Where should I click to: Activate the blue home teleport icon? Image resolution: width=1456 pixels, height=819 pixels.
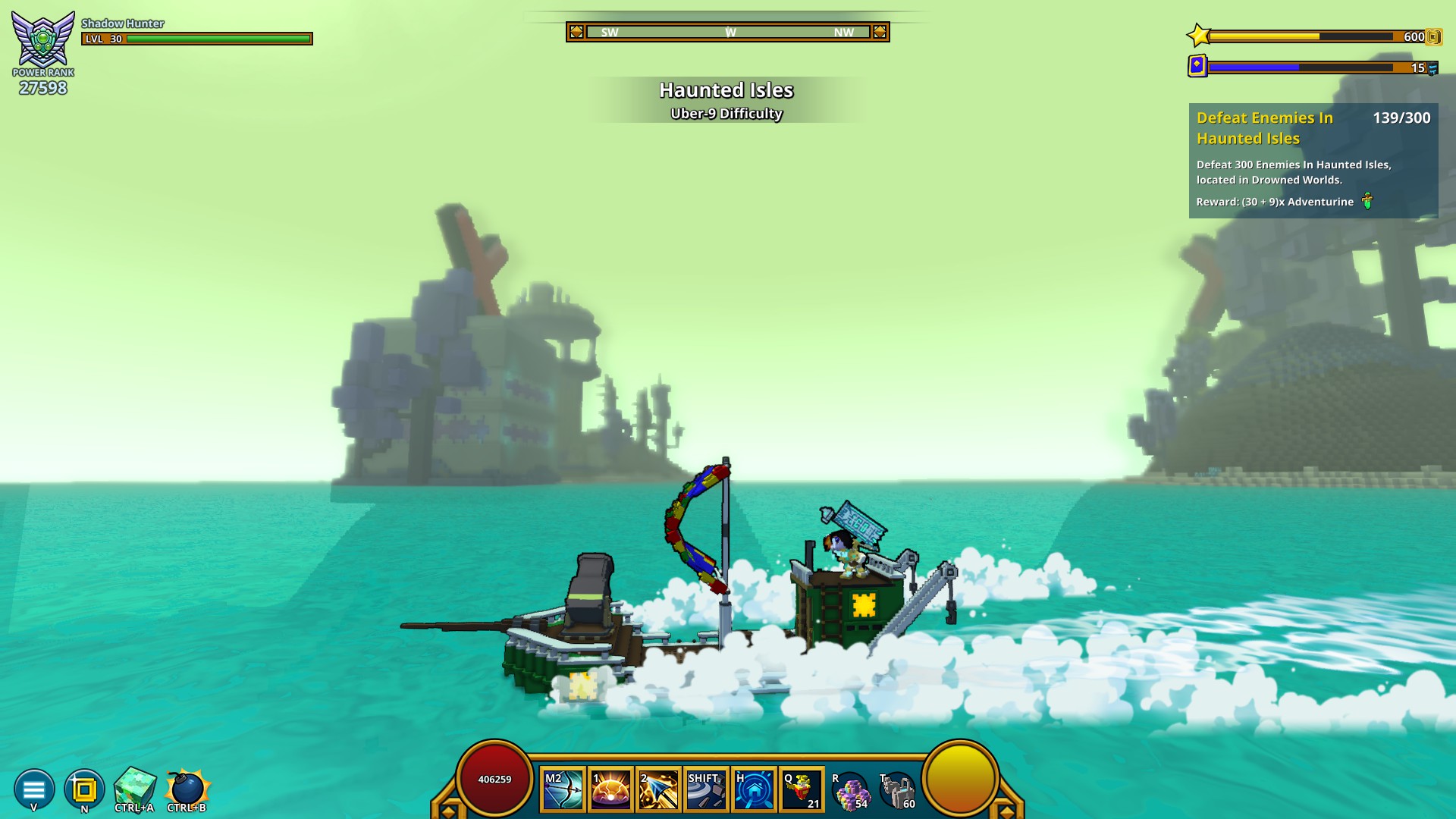(x=754, y=790)
